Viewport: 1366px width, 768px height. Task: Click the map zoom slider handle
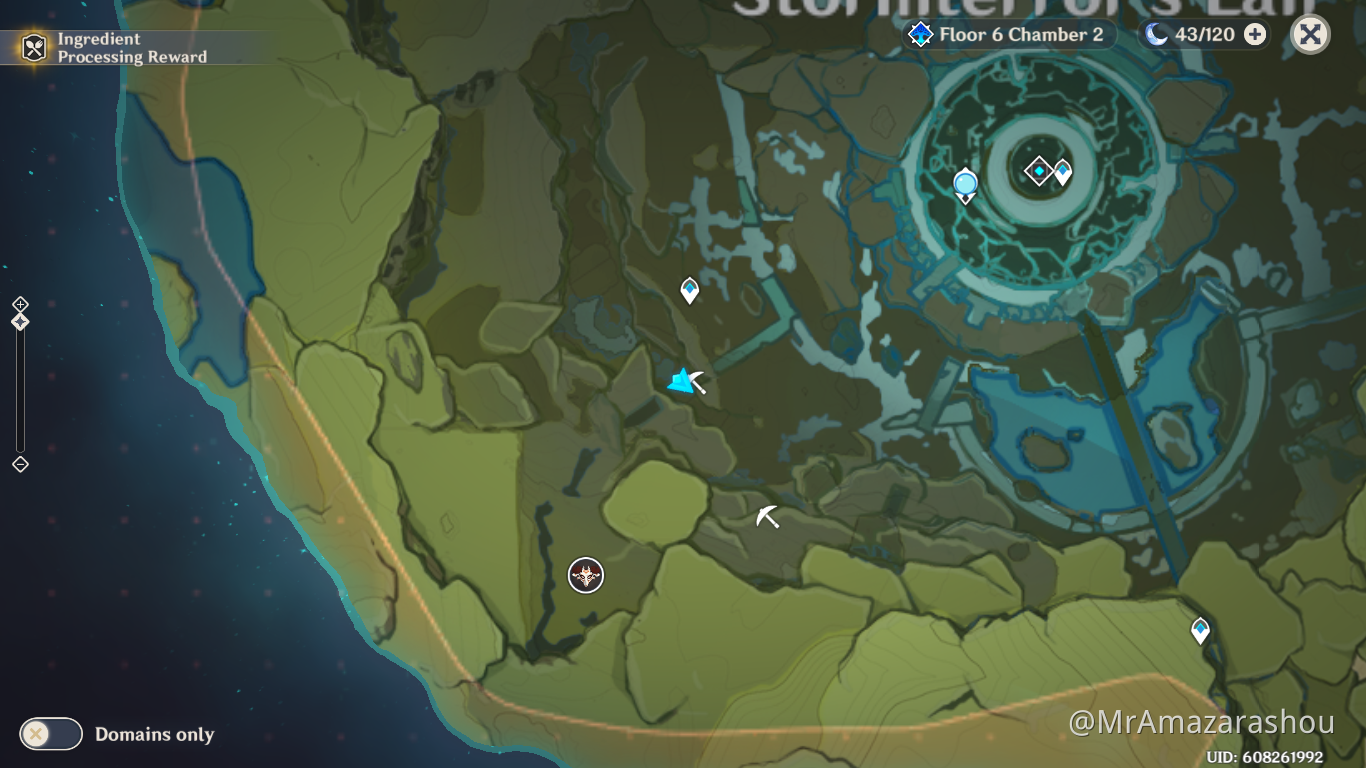pos(18,320)
